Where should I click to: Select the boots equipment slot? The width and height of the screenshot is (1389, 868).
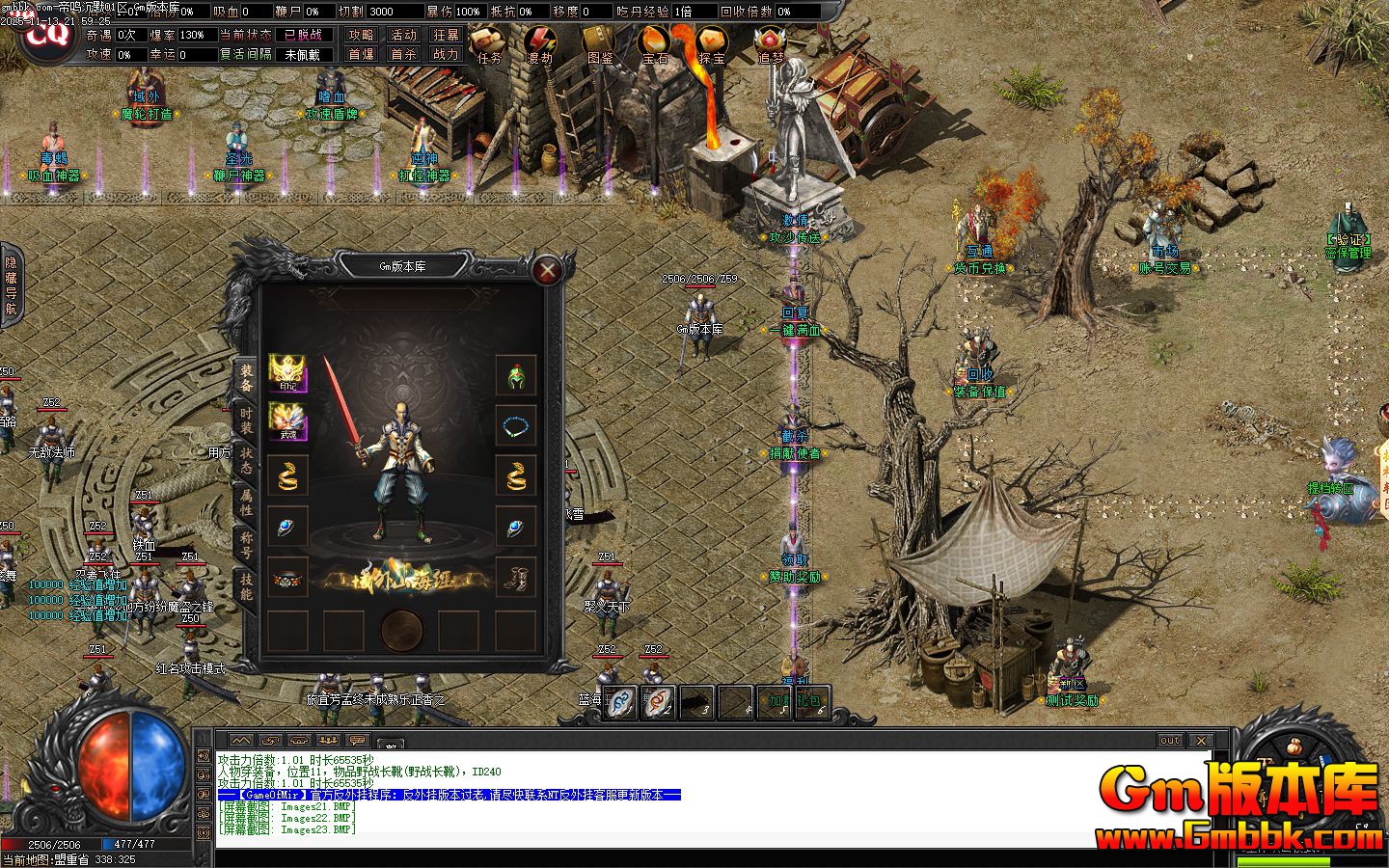pos(516,577)
